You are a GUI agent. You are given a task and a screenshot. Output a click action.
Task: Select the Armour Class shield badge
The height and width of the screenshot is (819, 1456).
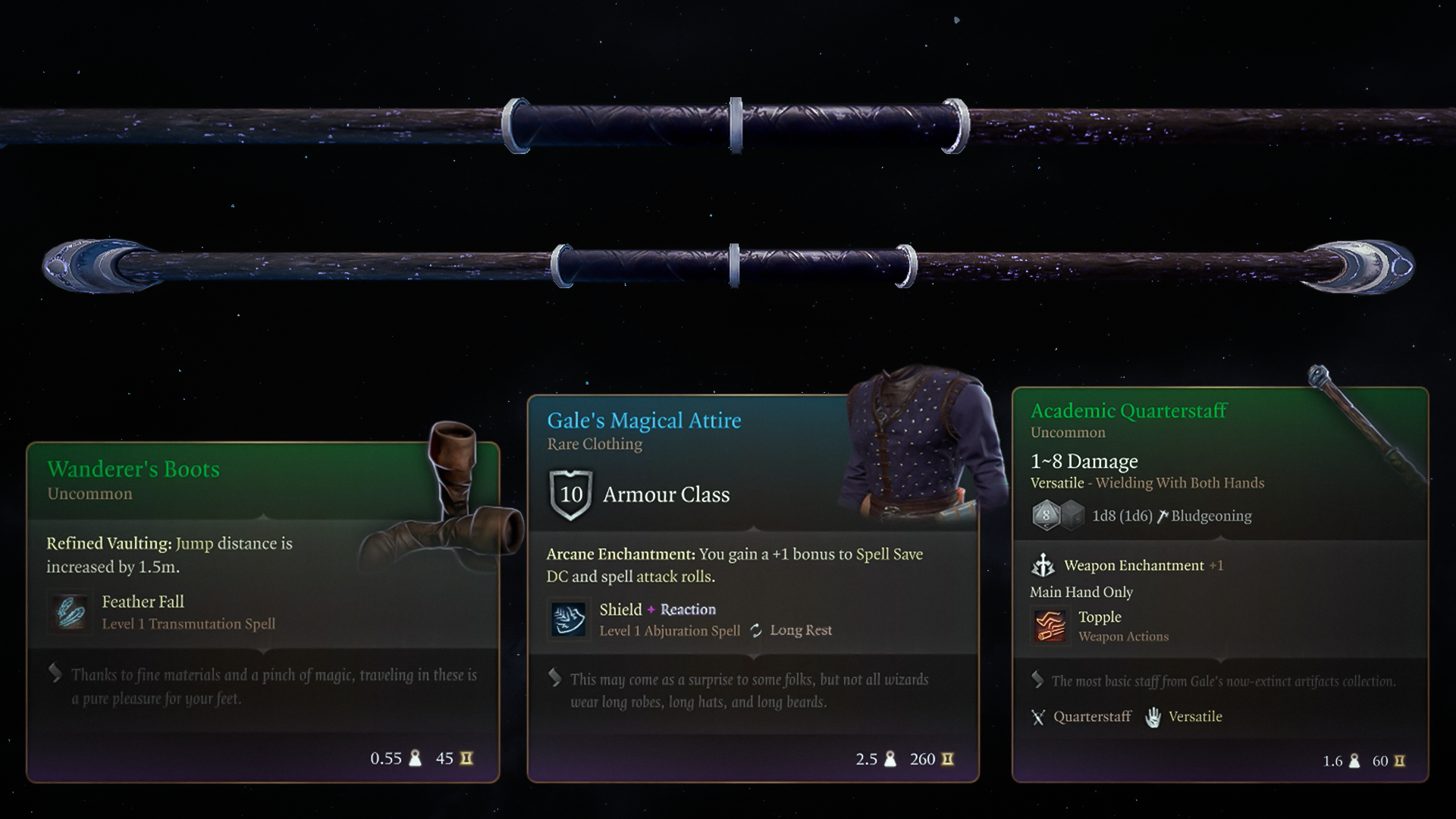570,495
